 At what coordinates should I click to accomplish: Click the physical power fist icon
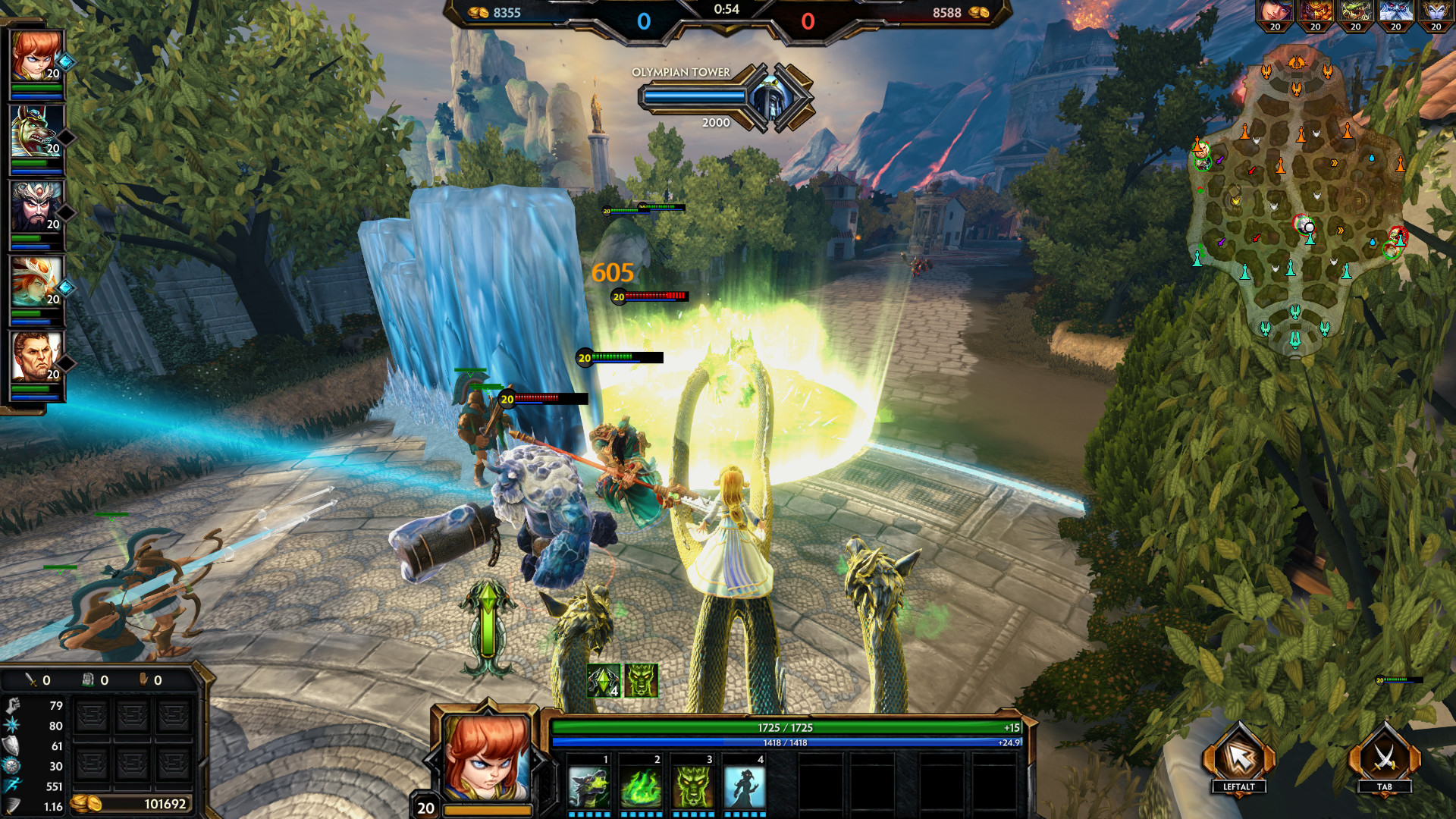point(13,704)
